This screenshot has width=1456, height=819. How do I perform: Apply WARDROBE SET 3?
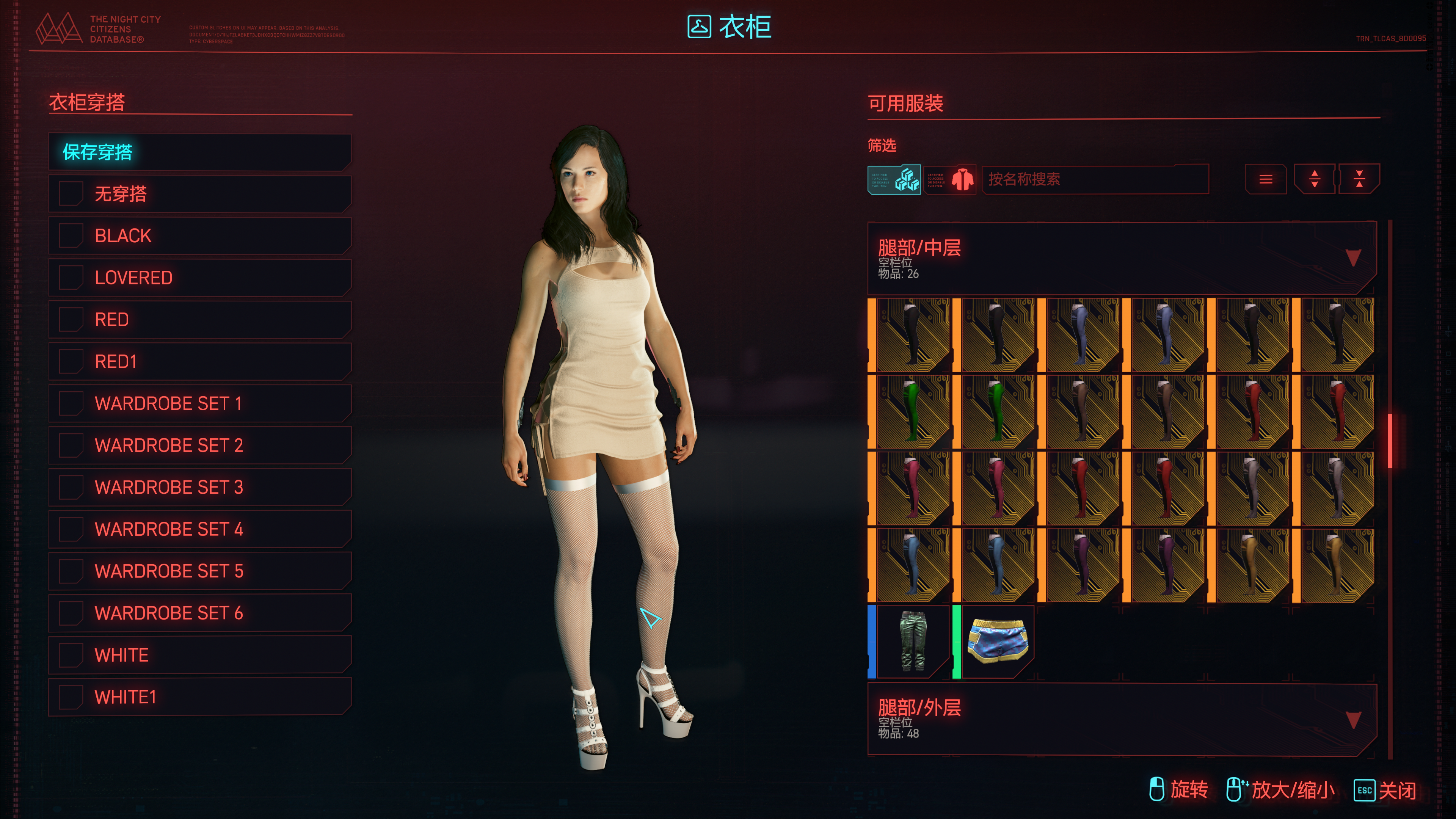[x=199, y=487]
